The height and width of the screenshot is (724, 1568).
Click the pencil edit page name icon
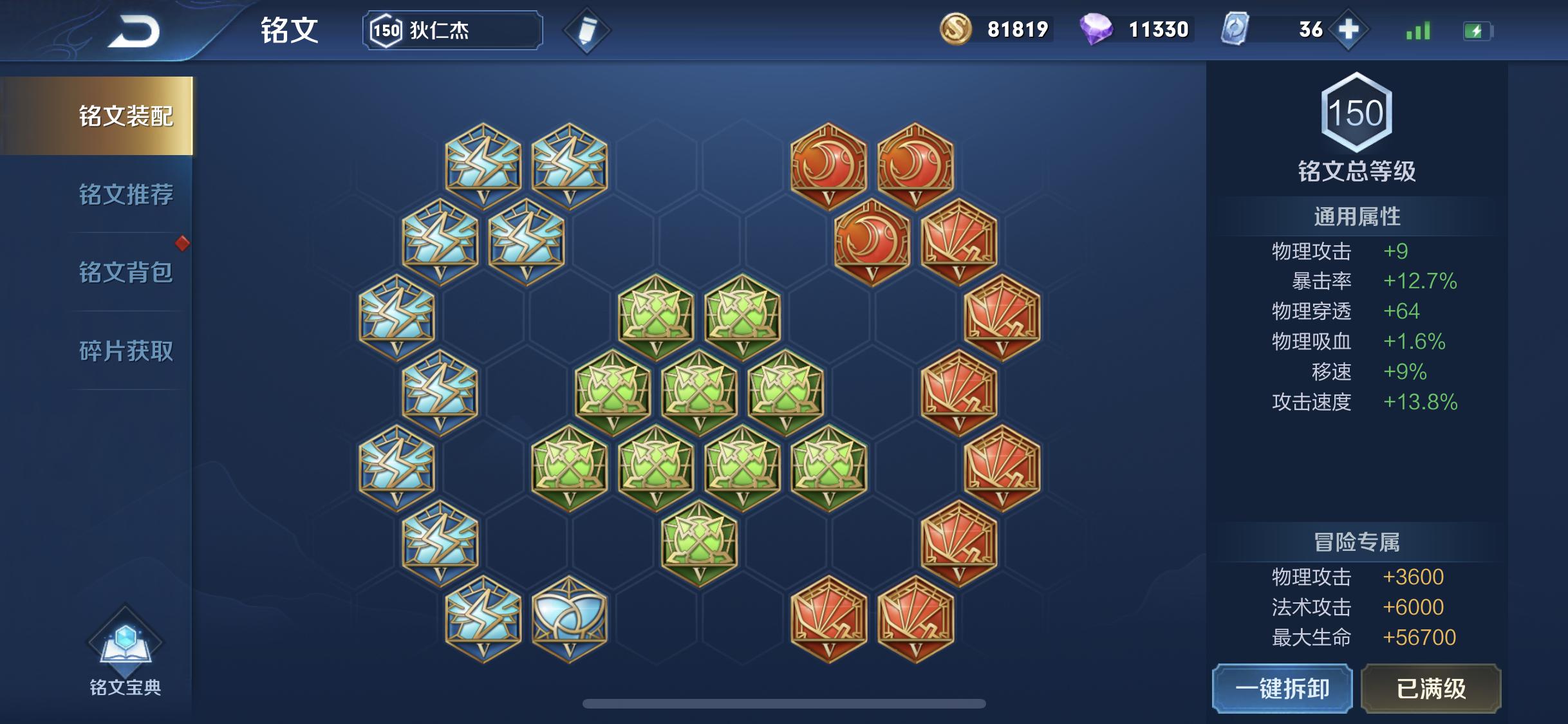pyautogui.click(x=586, y=30)
